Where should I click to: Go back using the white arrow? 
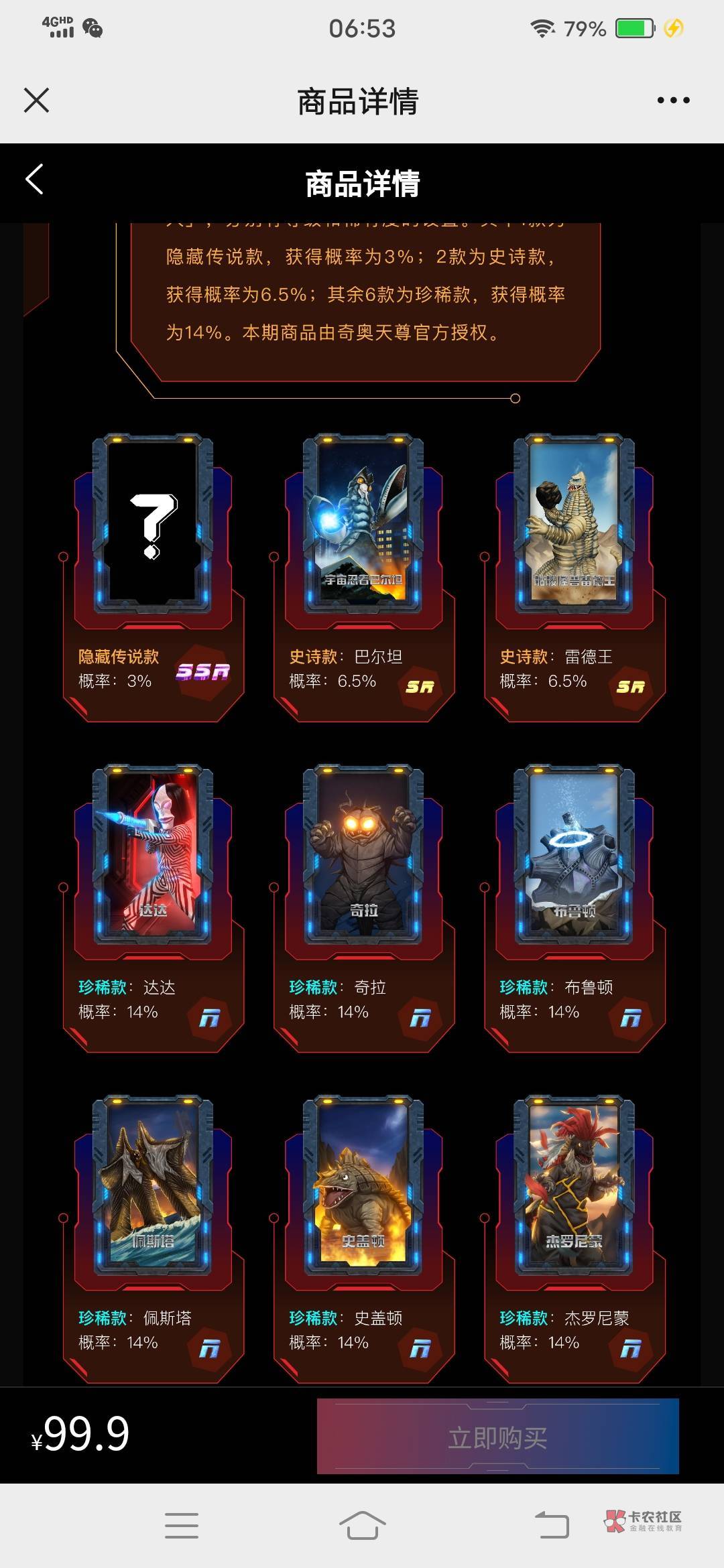[x=35, y=180]
